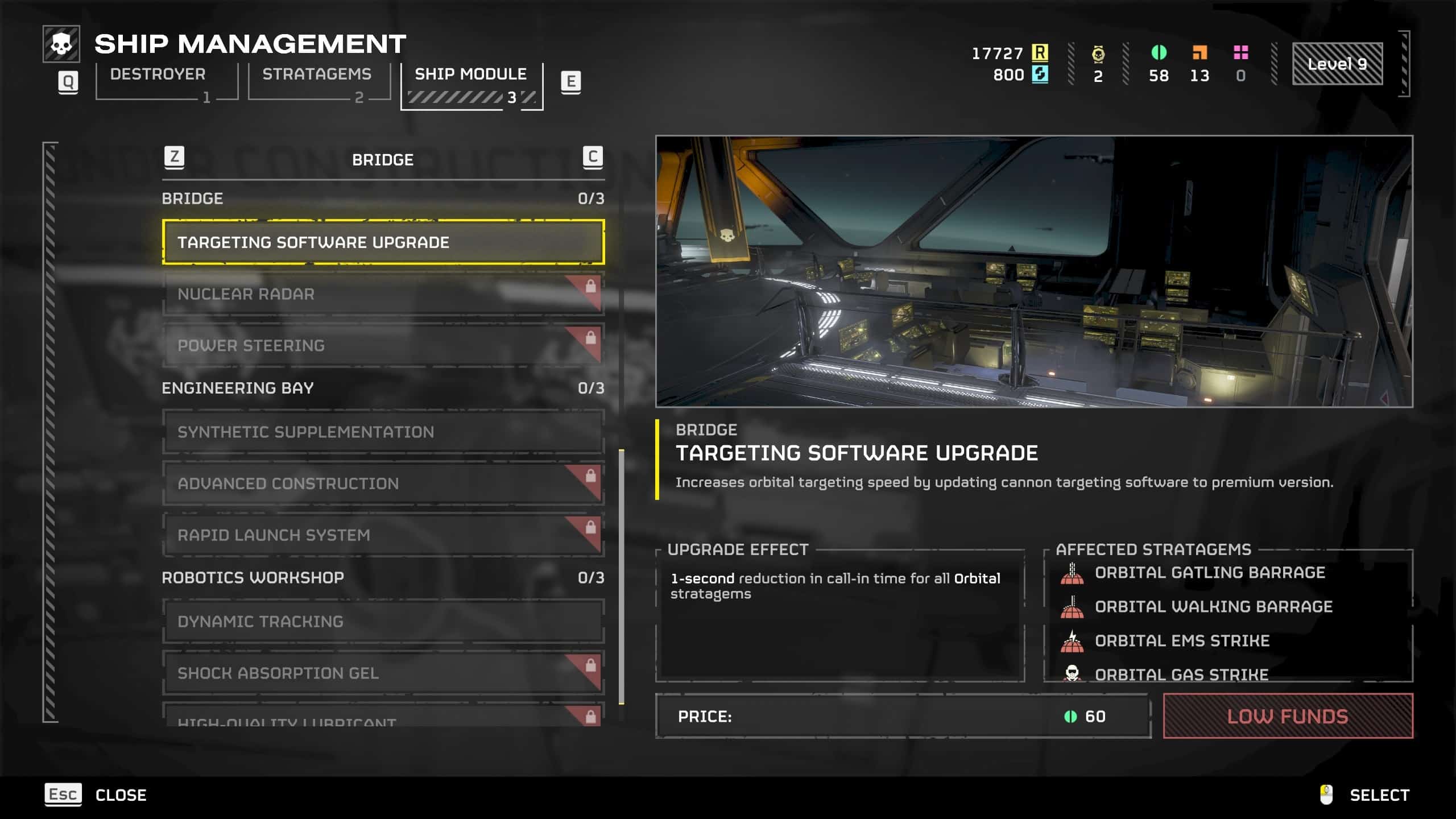Click the module list scrollbar
The width and height of the screenshot is (1456, 819).
pyautogui.click(x=621, y=576)
